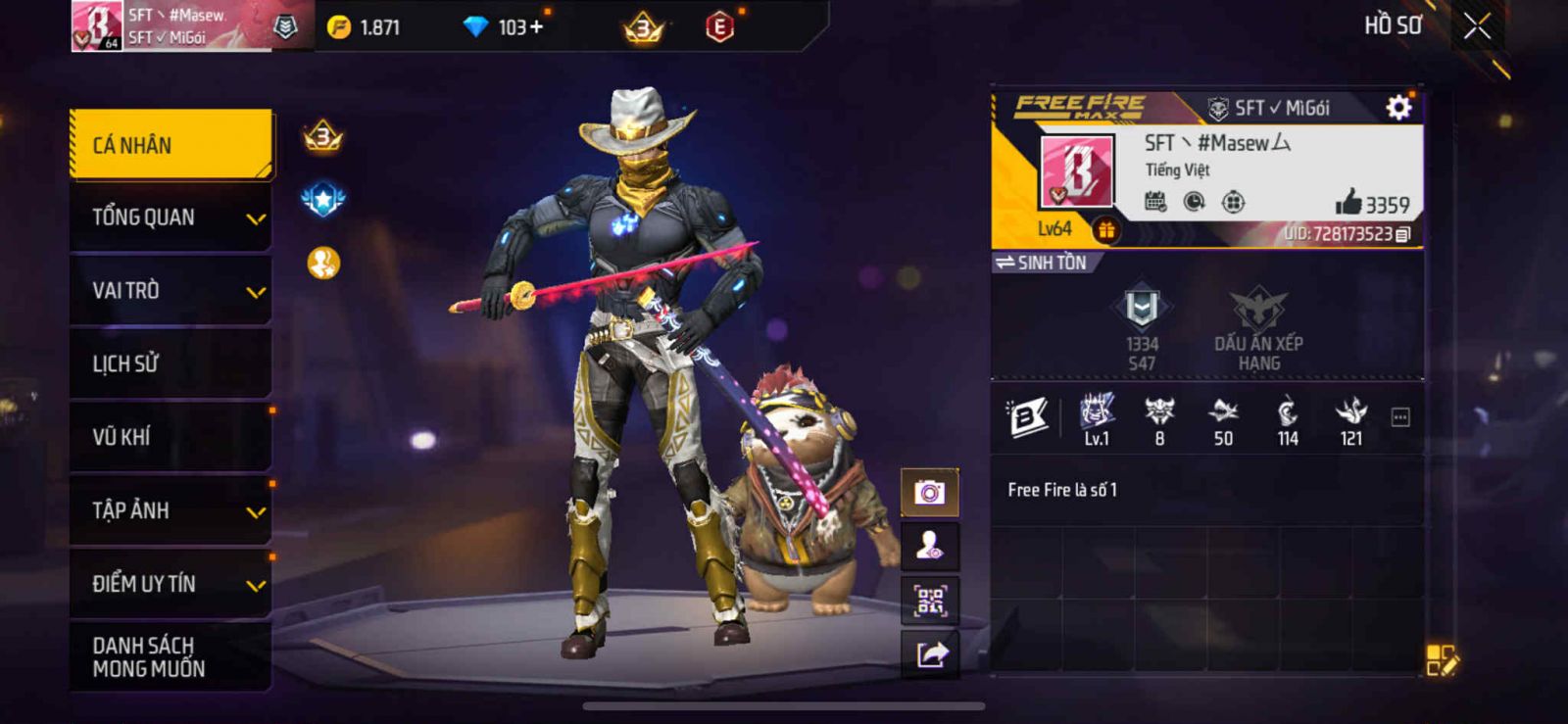Screen dimensions: 1568x724
Task: Open the gold coin balance
Action: 365,27
